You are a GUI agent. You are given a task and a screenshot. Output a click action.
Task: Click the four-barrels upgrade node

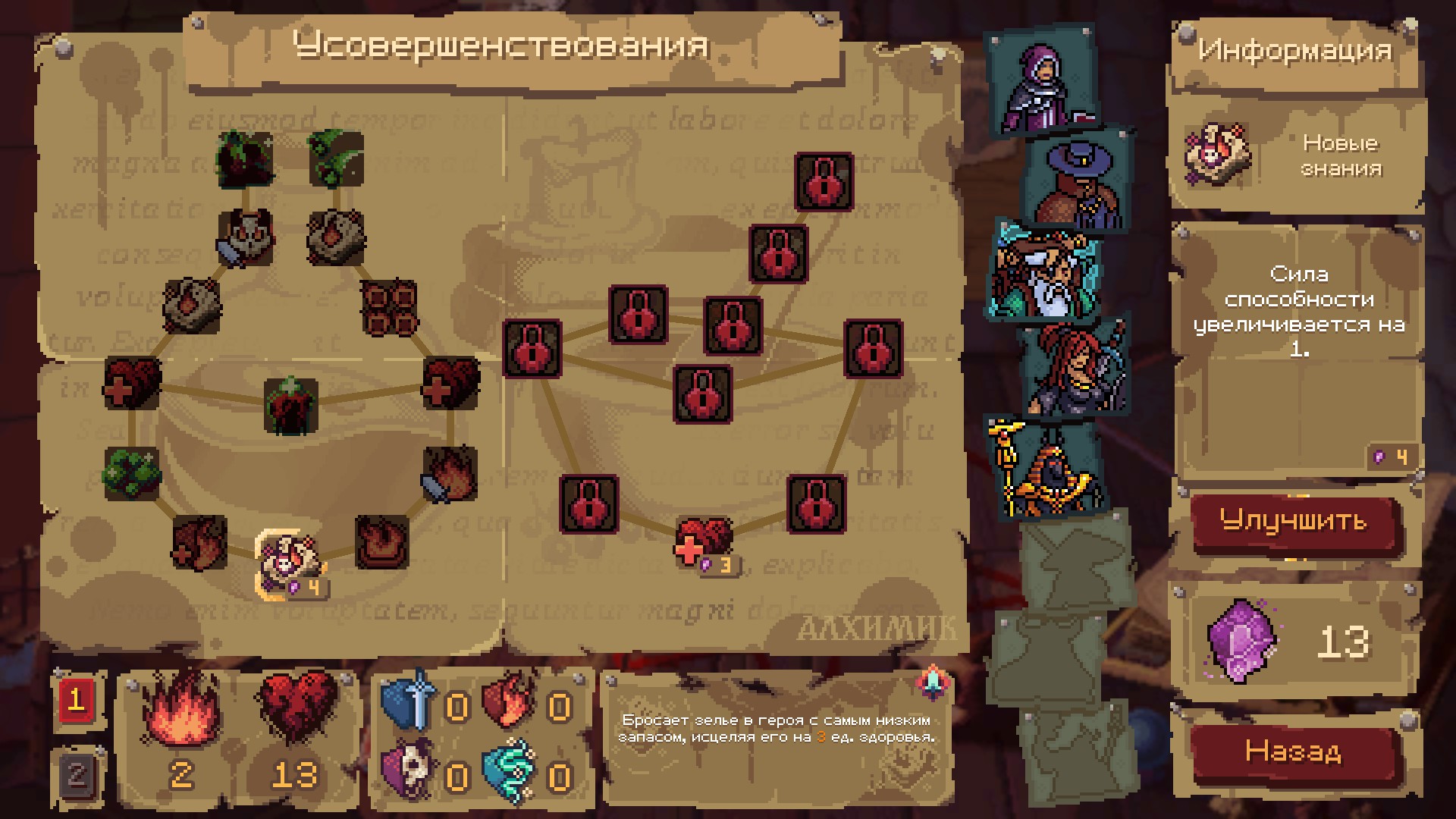pyautogui.click(x=389, y=308)
